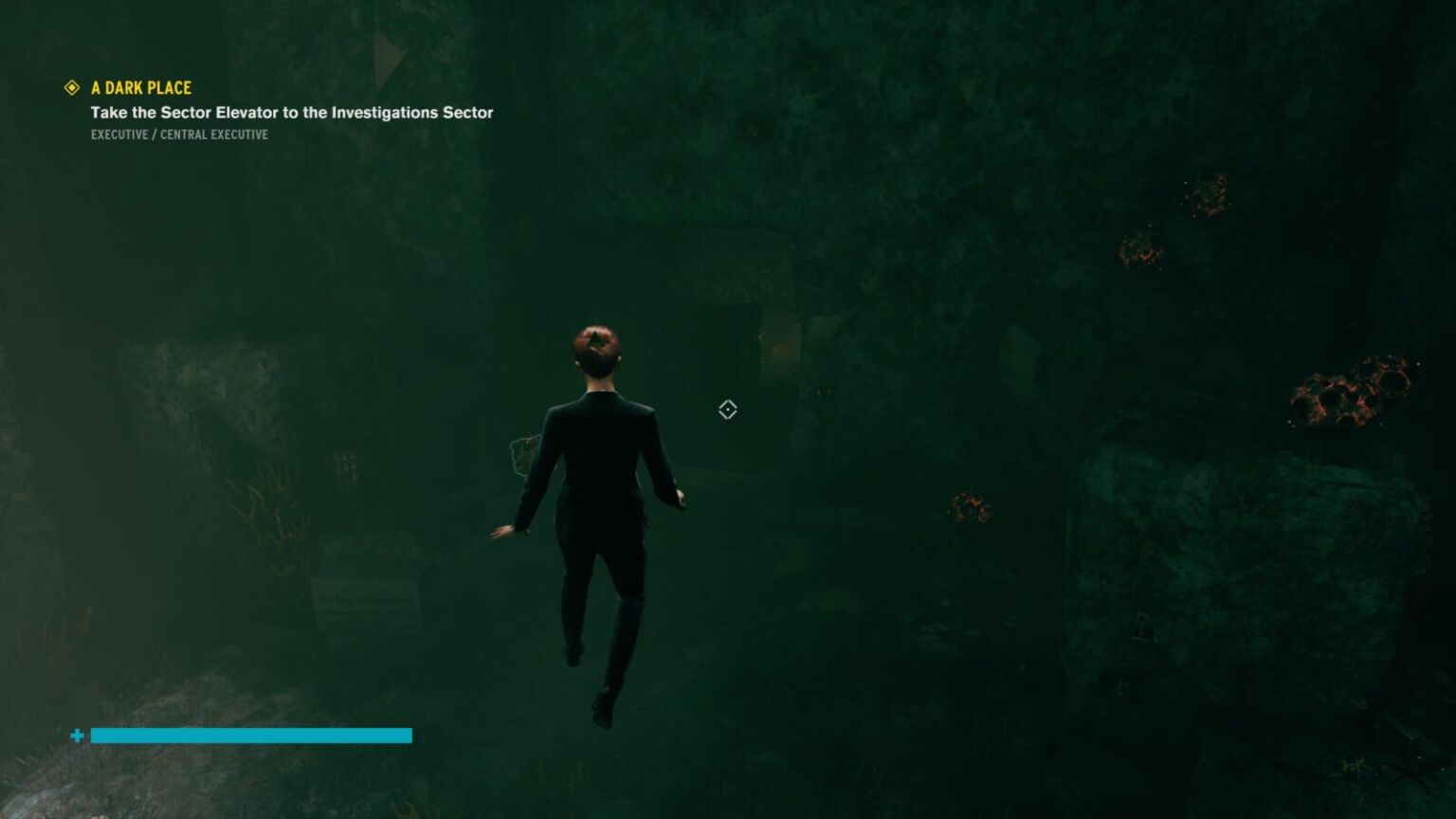Click the character Jesse floating midair

(x=597, y=493)
